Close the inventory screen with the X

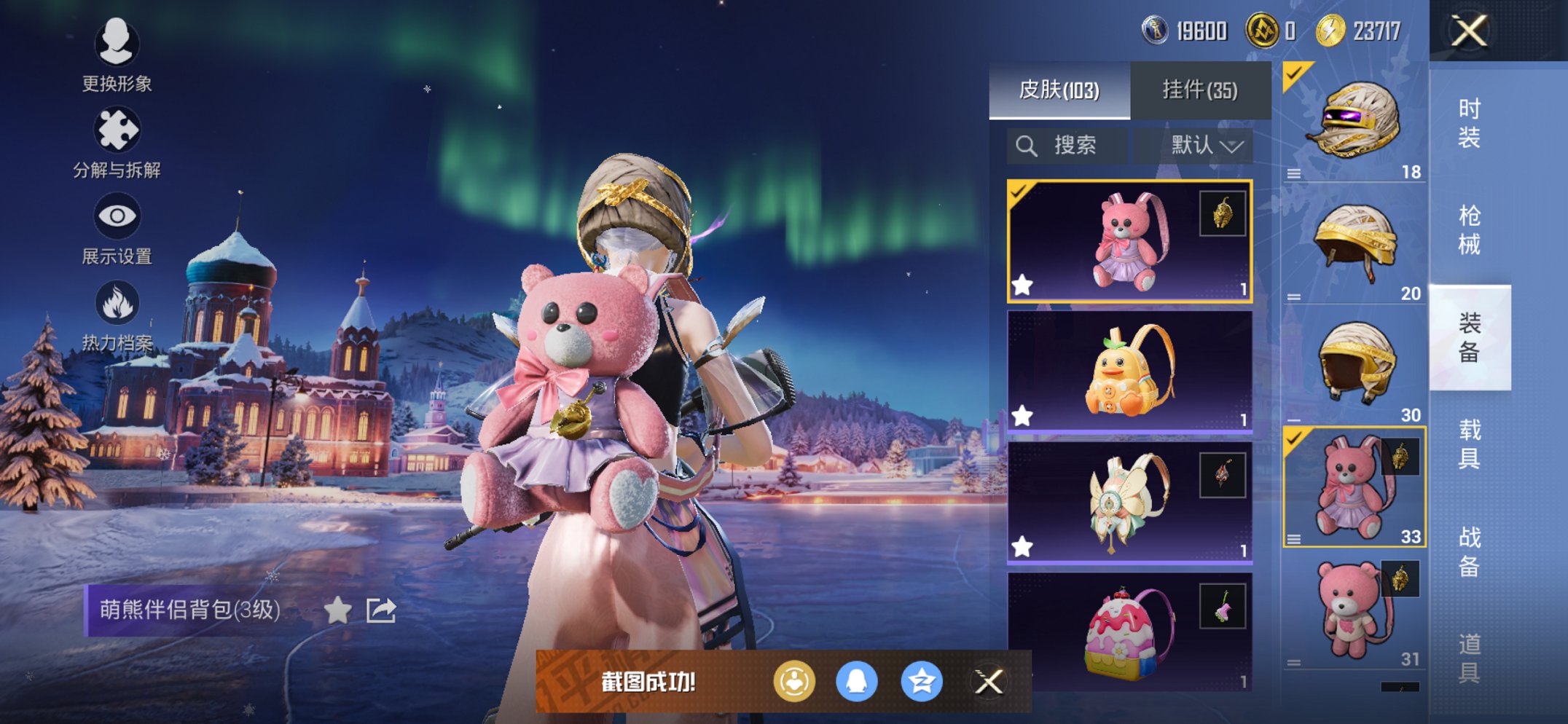1469,31
